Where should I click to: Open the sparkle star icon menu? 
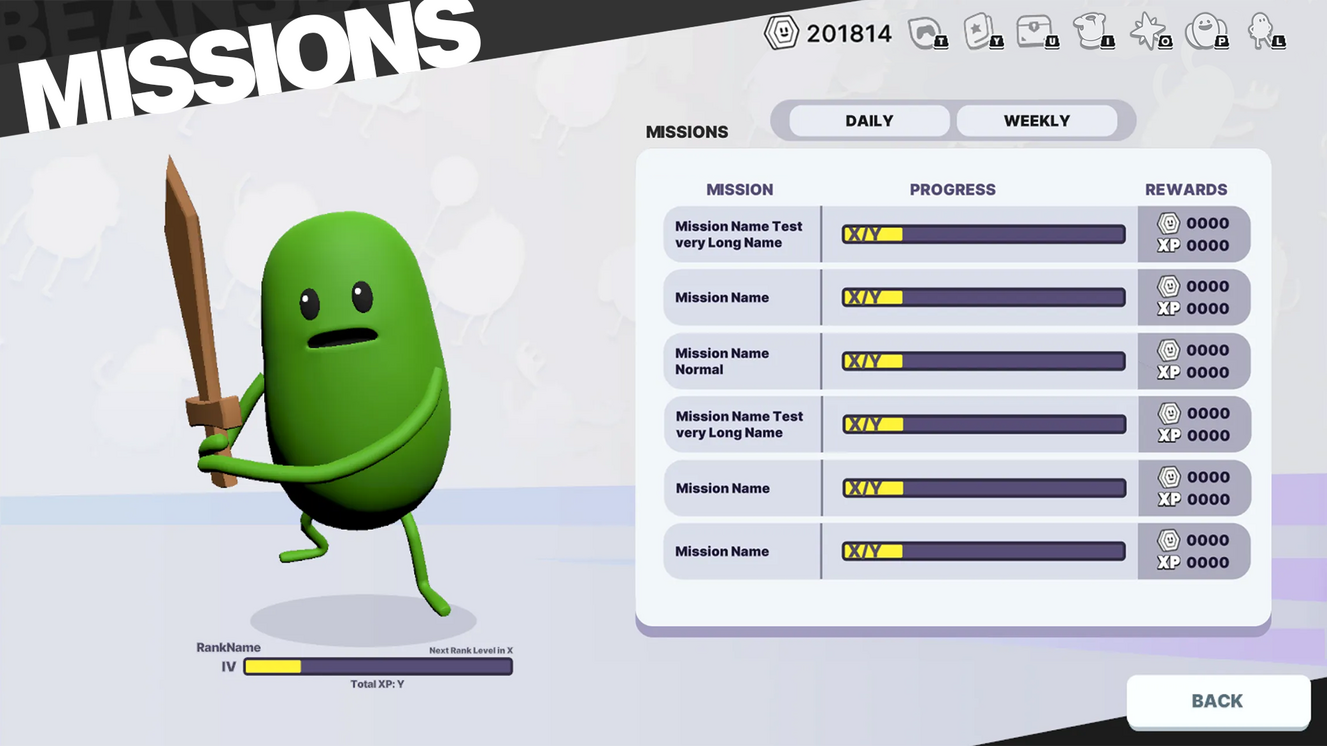(1148, 33)
